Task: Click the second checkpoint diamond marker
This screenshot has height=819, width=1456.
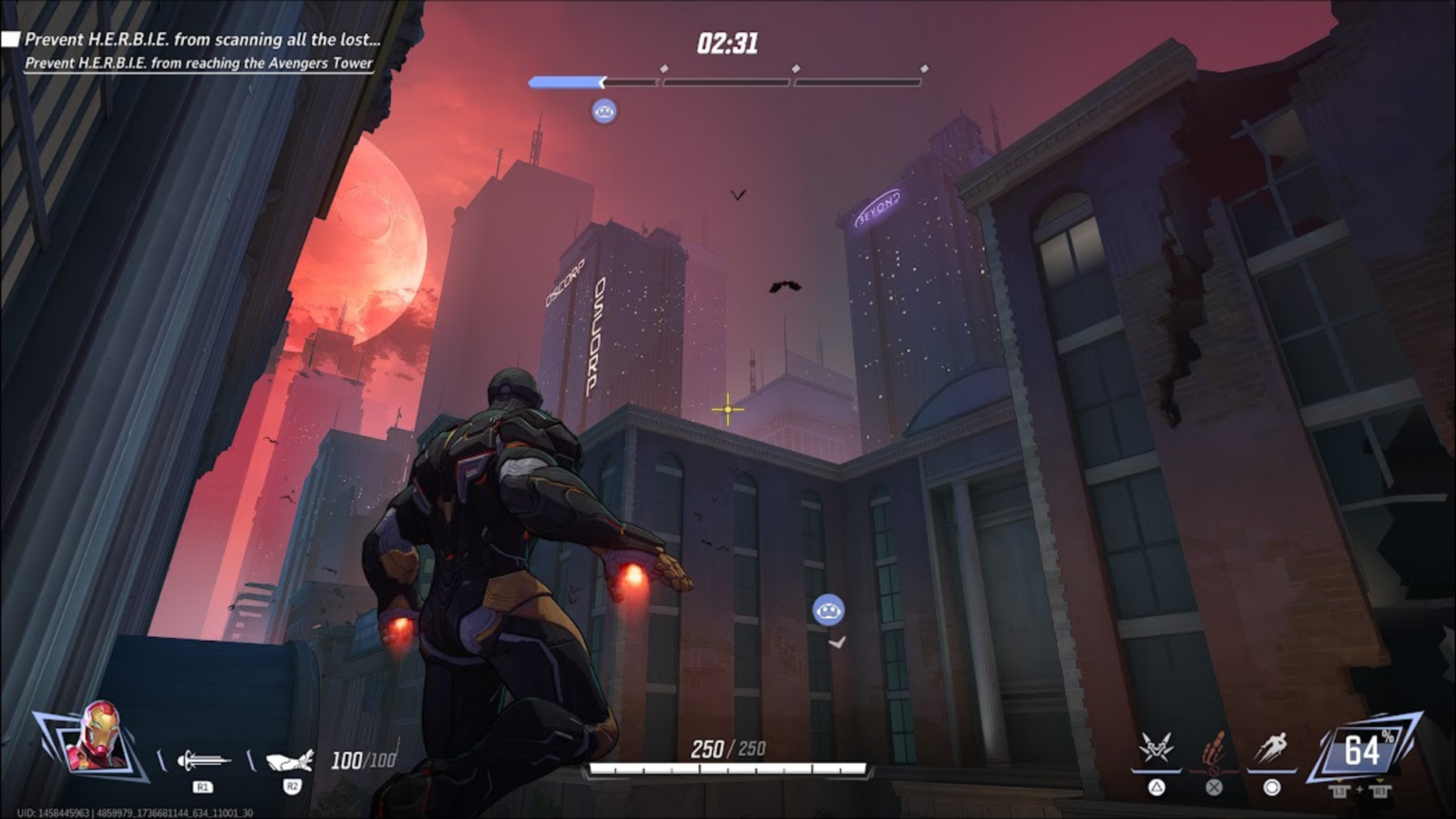Action: click(x=794, y=67)
